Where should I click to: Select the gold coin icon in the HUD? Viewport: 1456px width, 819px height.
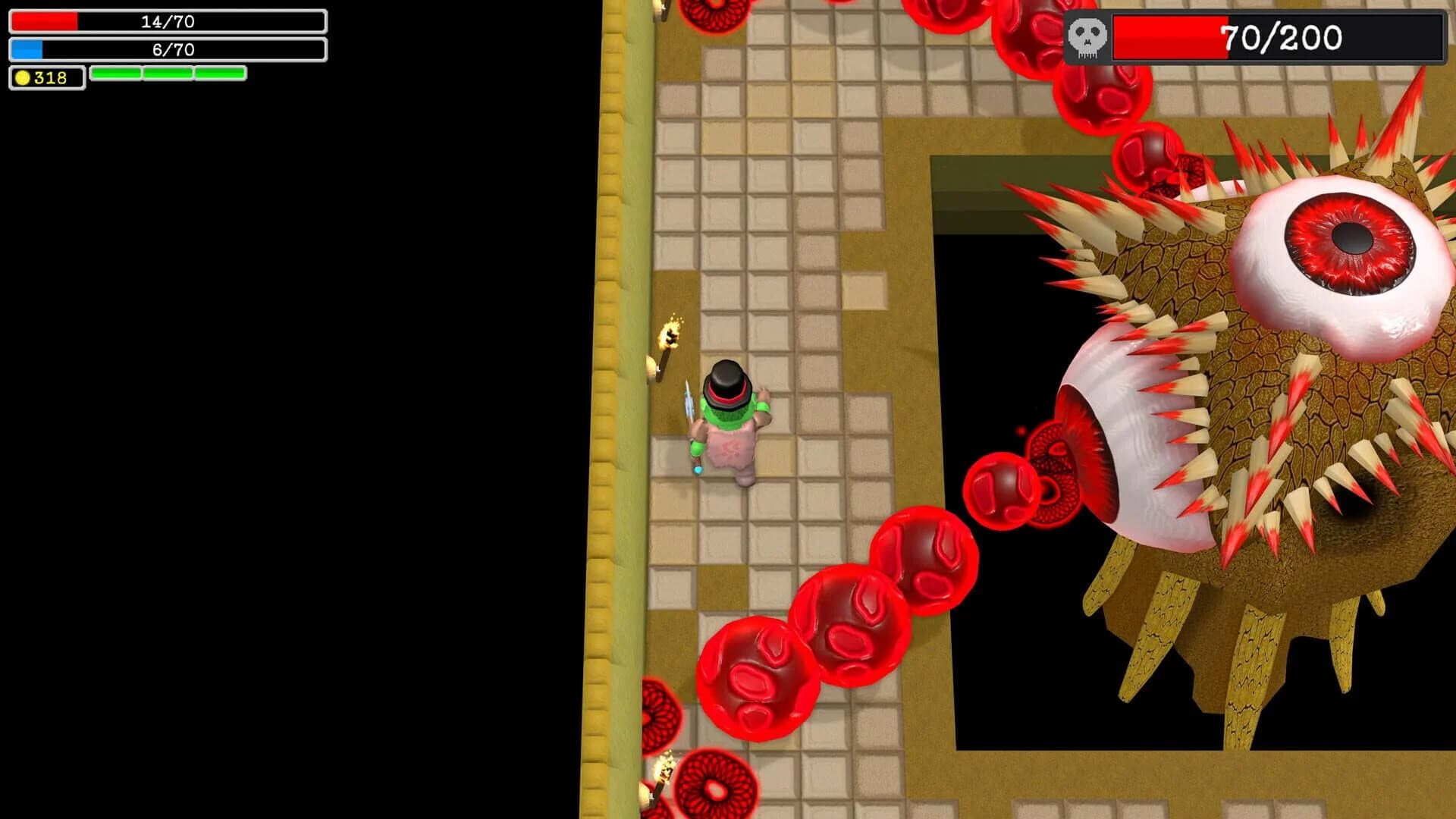[x=23, y=77]
